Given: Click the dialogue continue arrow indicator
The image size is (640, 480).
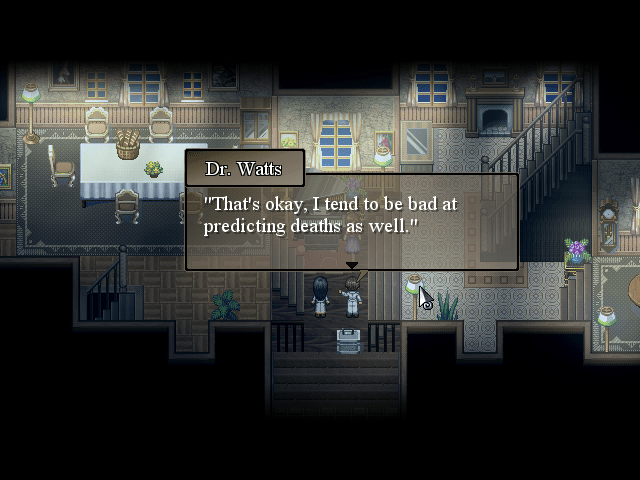Looking at the screenshot, I should 351,266.
